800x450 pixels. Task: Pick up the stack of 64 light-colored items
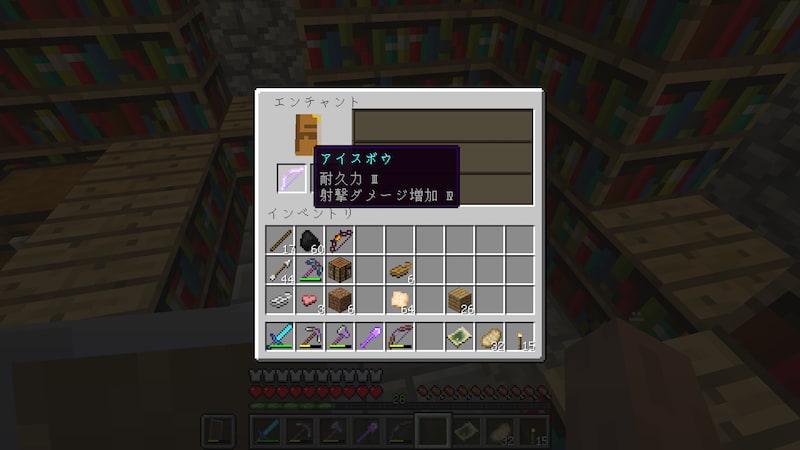400,299
